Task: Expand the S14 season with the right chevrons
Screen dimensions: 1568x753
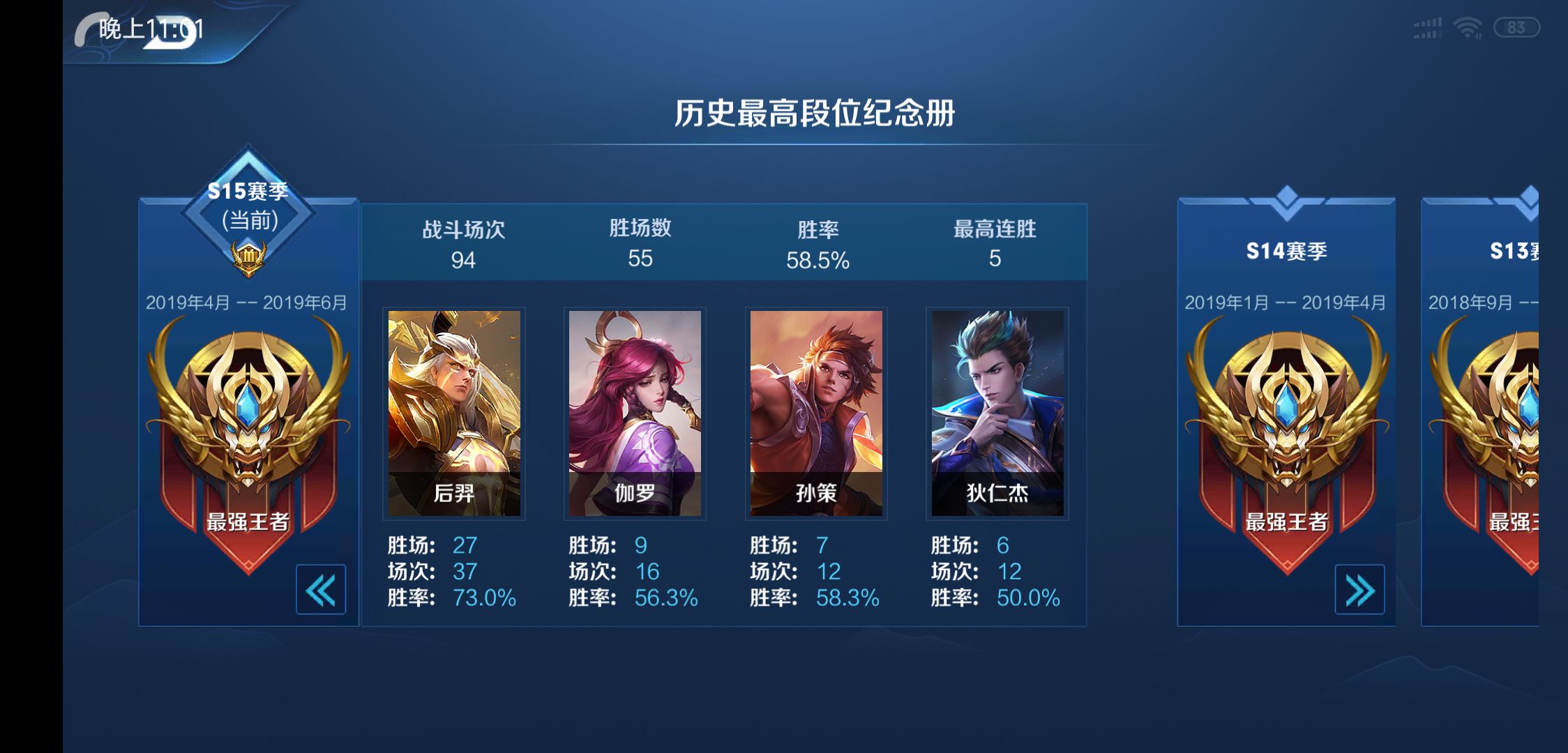Action: [1359, 590]
